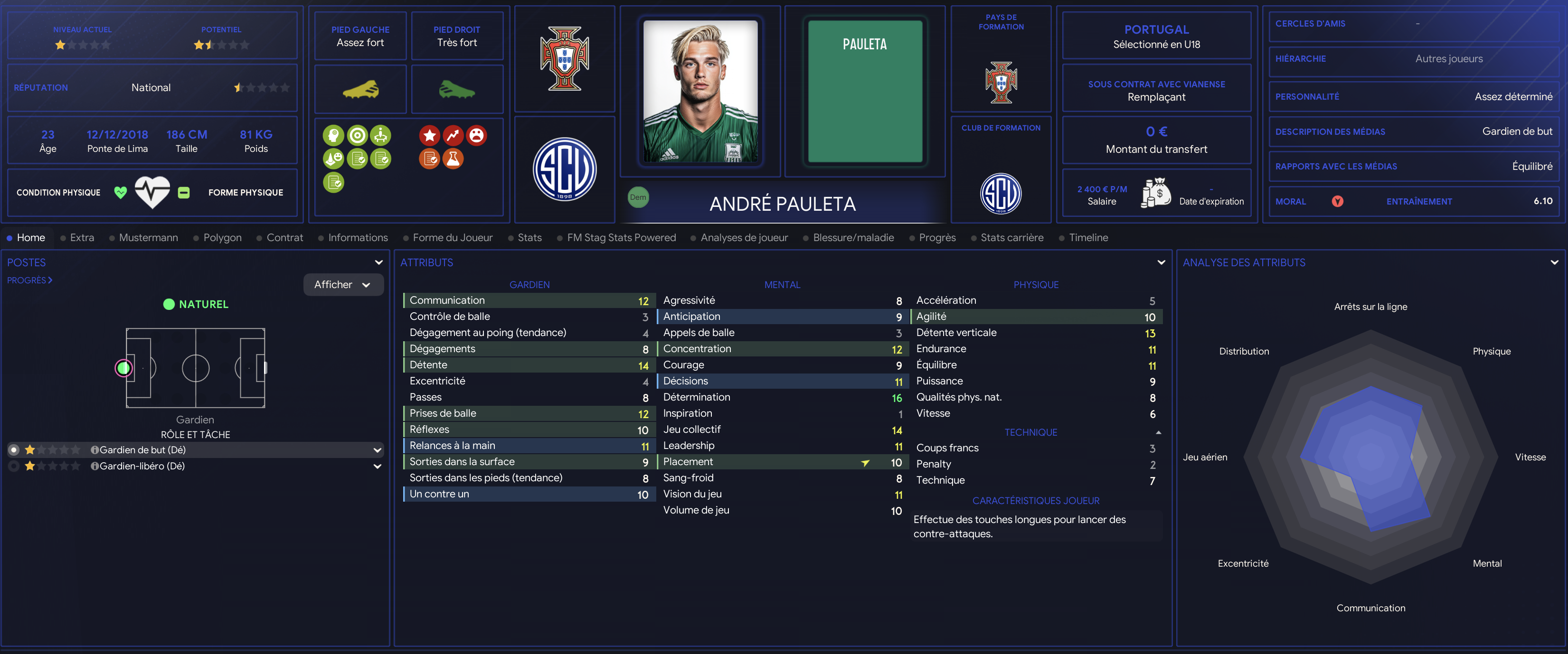The width and height of the screenshot is (1568, 654).
Task: Open the Attributs panel dropdown arrow
Action: click(1161, 263)
